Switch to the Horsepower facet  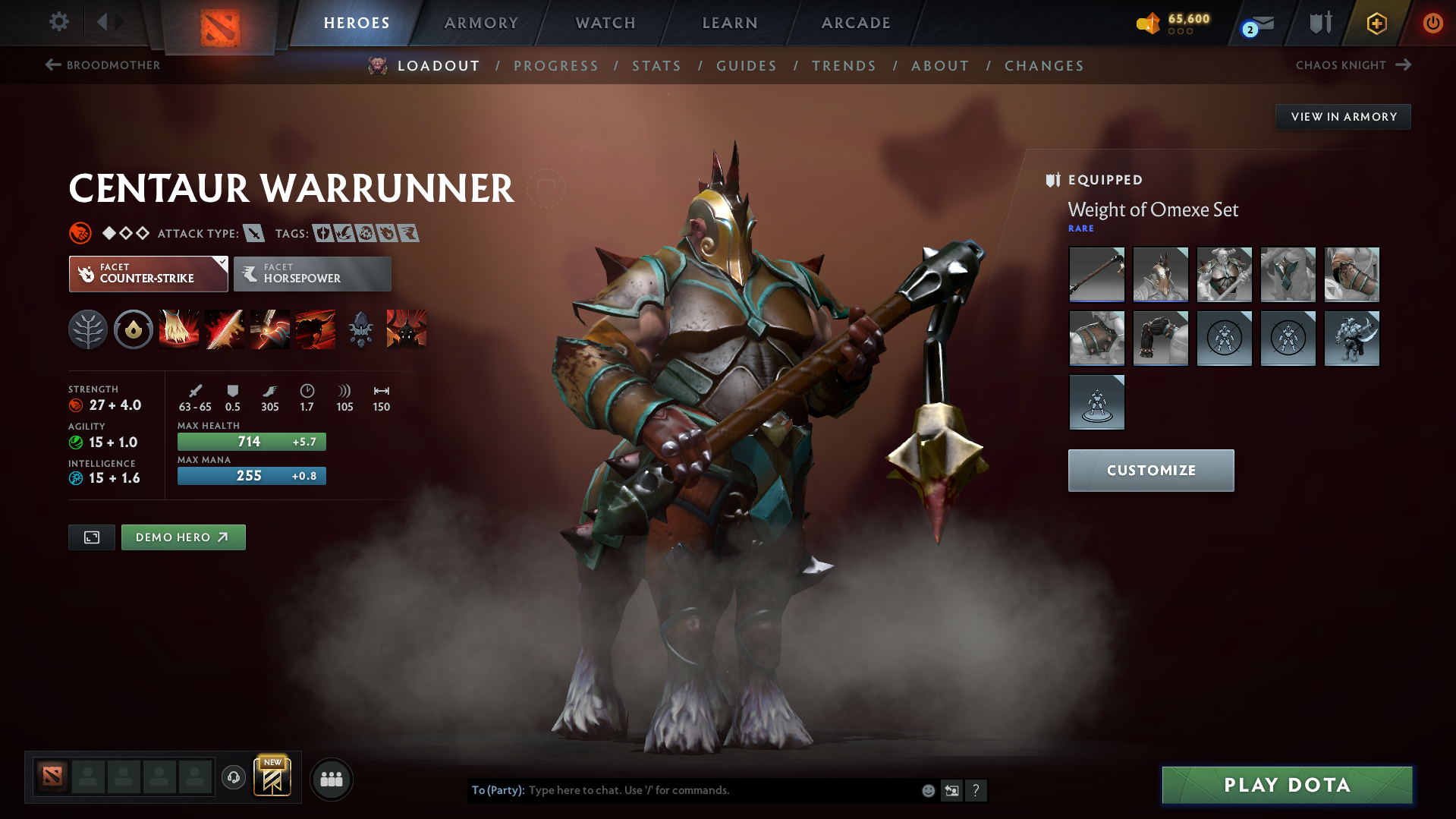(312, 273)
